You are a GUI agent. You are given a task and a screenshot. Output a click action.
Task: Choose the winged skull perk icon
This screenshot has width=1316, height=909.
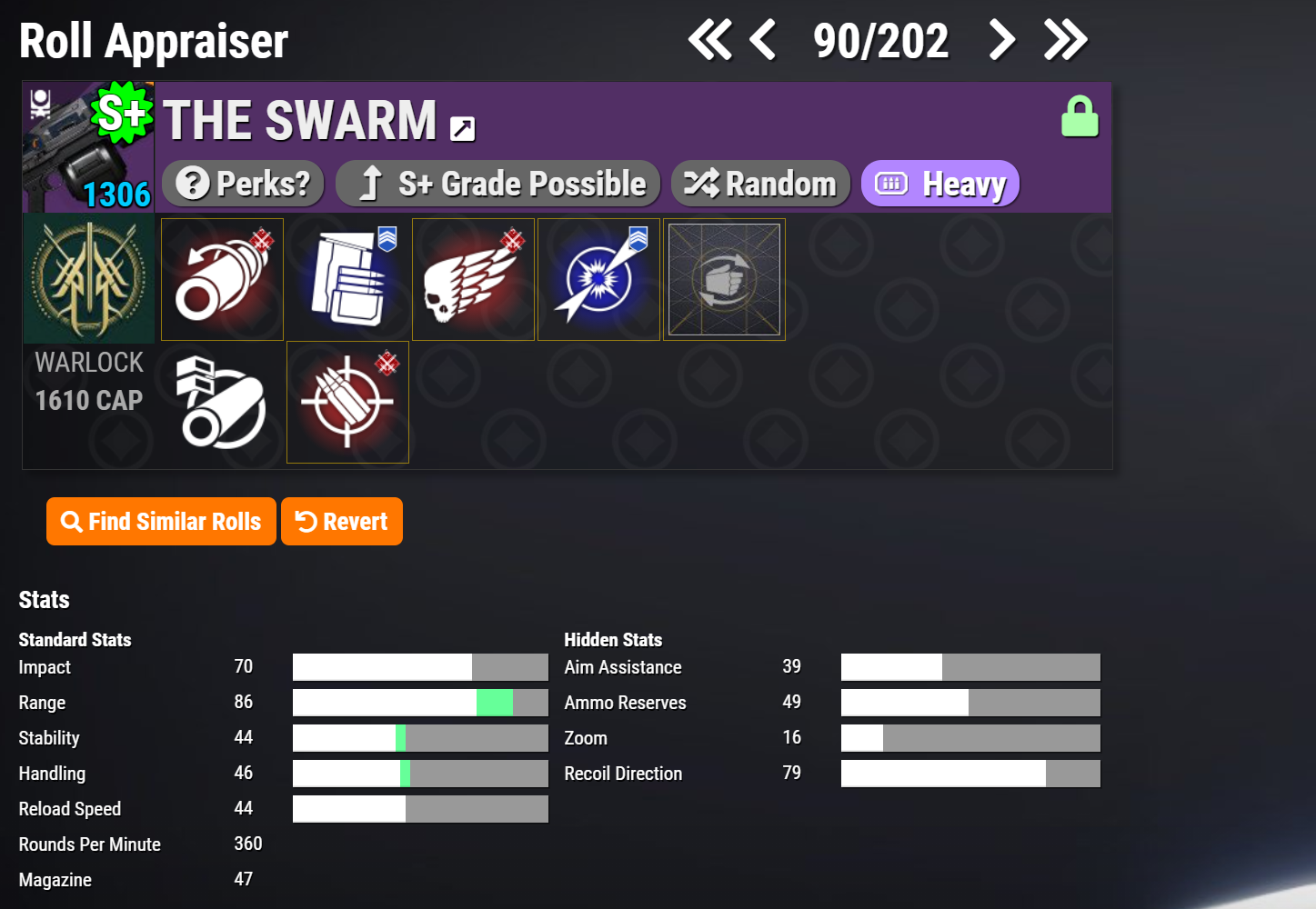(x=474, y=280)
